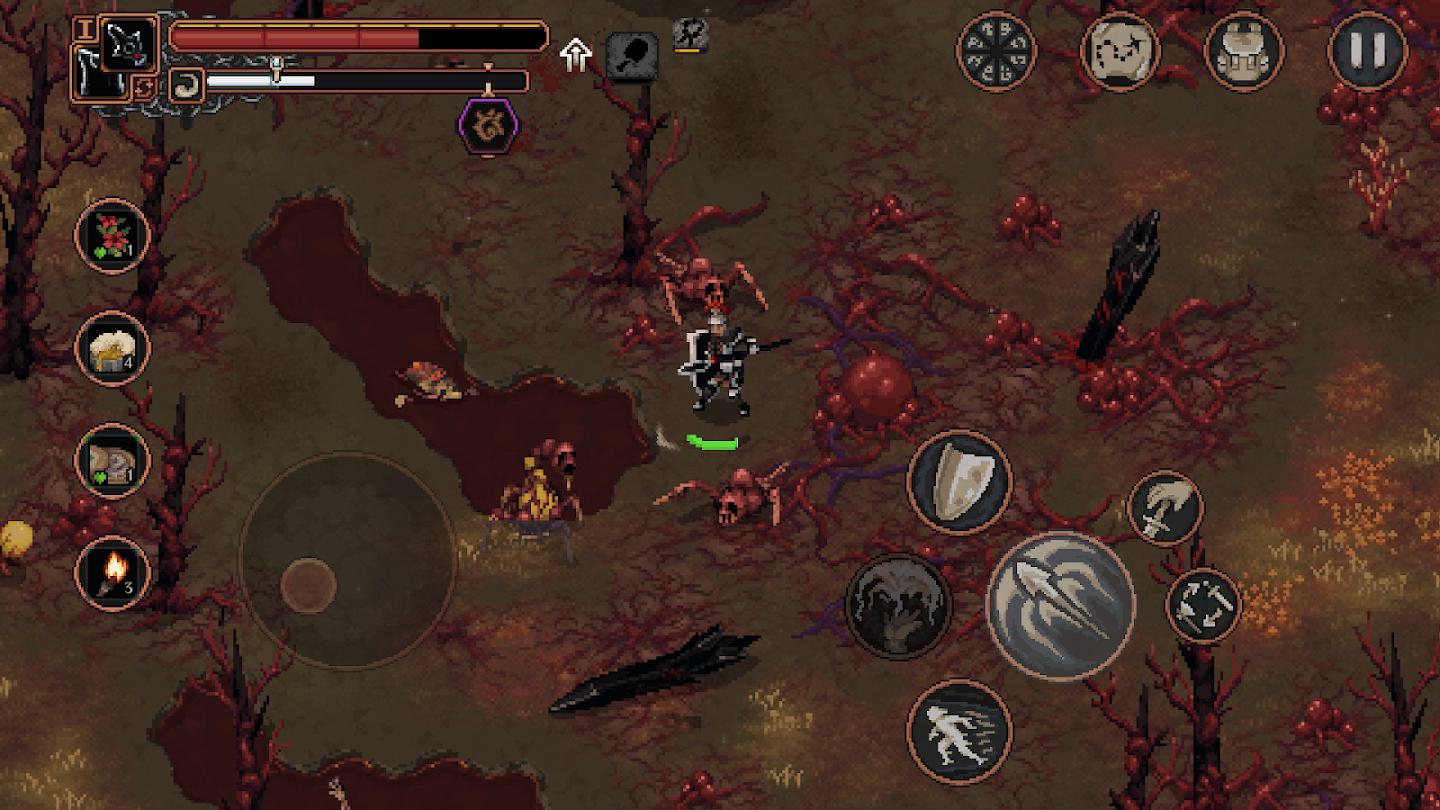Viewport: 1440px width, 810px height.
Task: Use the mushroom item with count 4
Action: (x=112, y=348)
